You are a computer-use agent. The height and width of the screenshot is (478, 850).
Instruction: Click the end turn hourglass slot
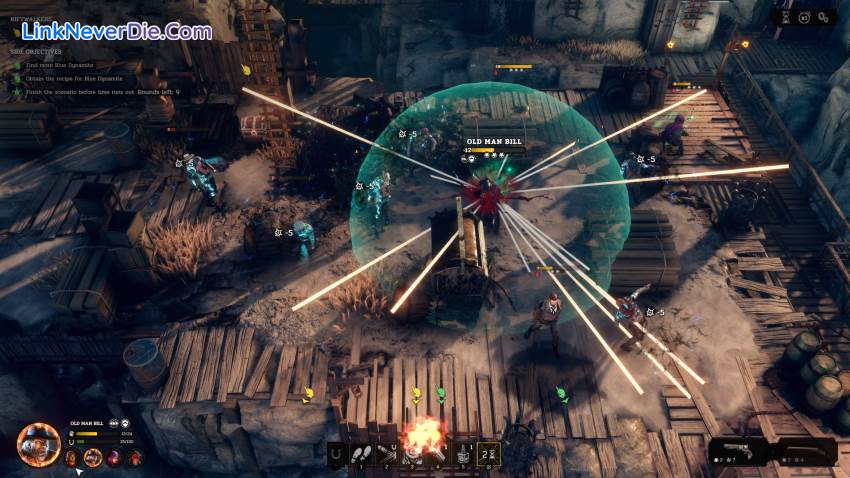click(x=489, y=454)
